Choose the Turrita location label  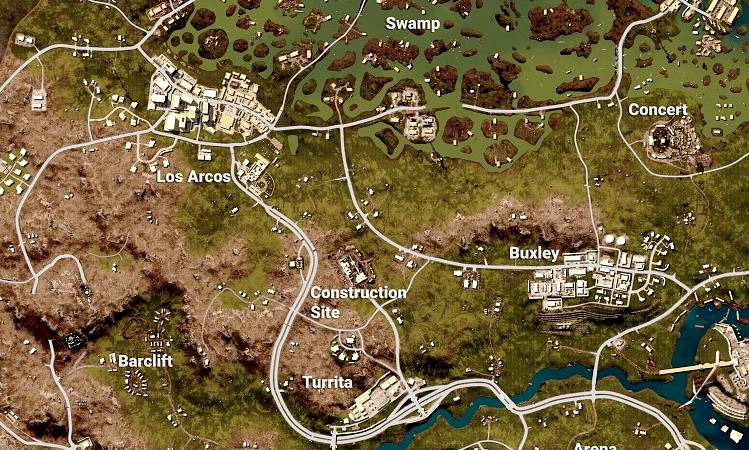328,383
